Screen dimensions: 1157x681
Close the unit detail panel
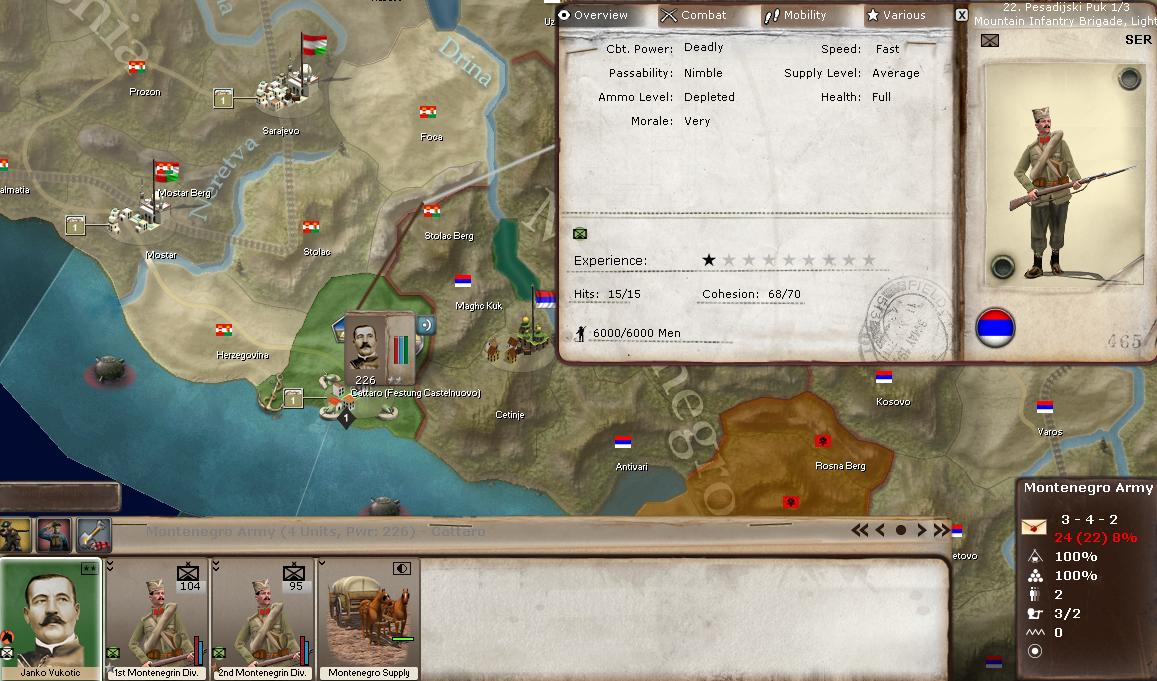(962, 15)
